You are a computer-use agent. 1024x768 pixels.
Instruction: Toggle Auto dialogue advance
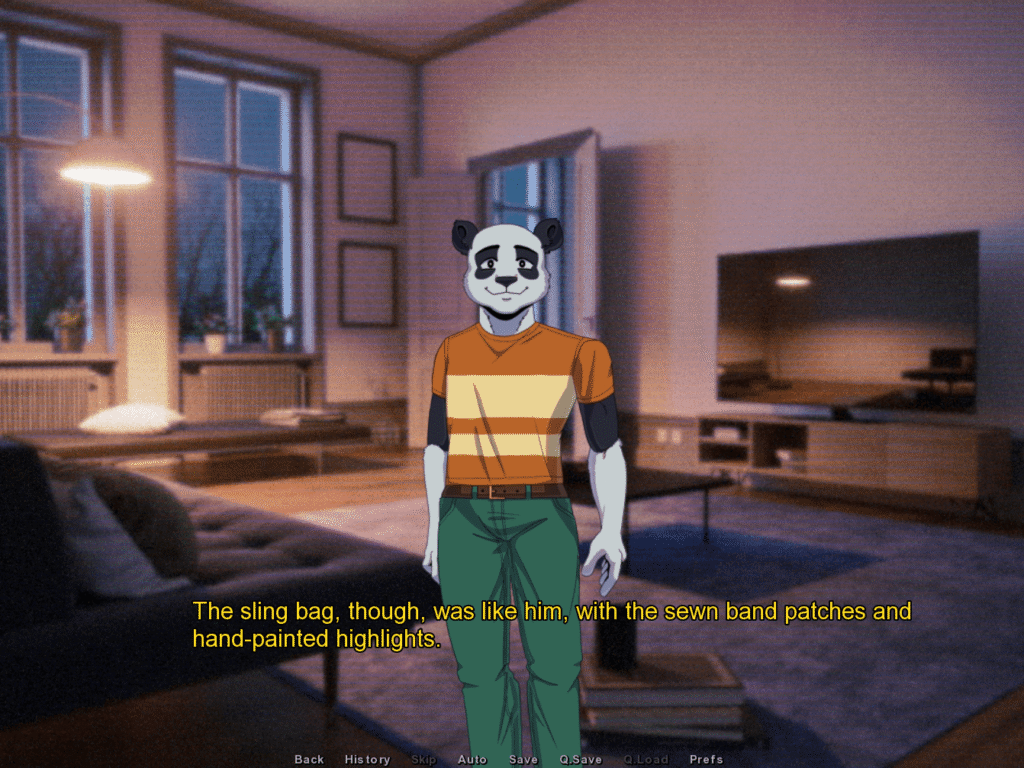(472, 760)
